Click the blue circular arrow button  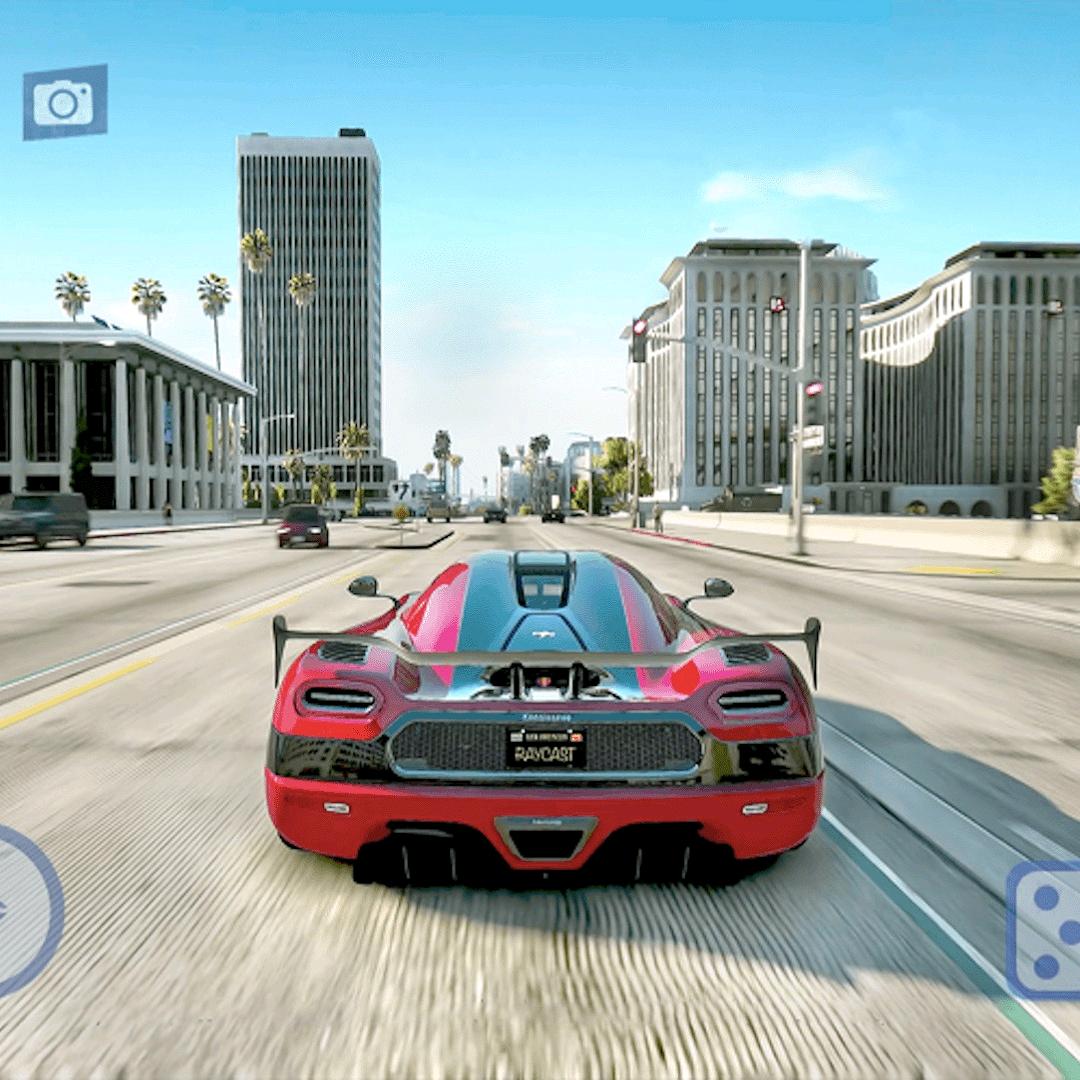pos(22,911)
